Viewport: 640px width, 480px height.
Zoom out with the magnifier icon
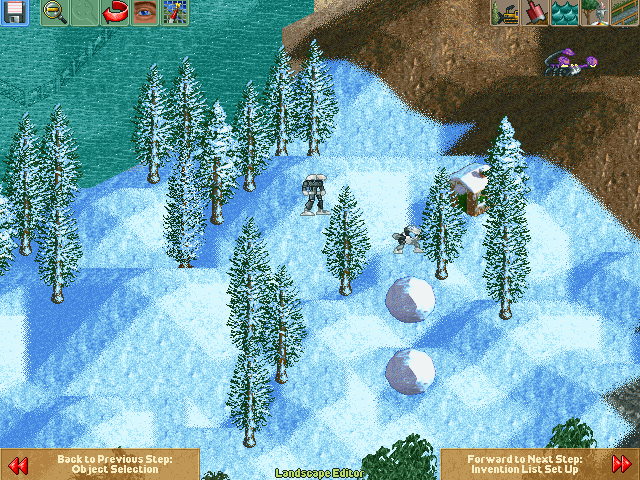point(55,13)
